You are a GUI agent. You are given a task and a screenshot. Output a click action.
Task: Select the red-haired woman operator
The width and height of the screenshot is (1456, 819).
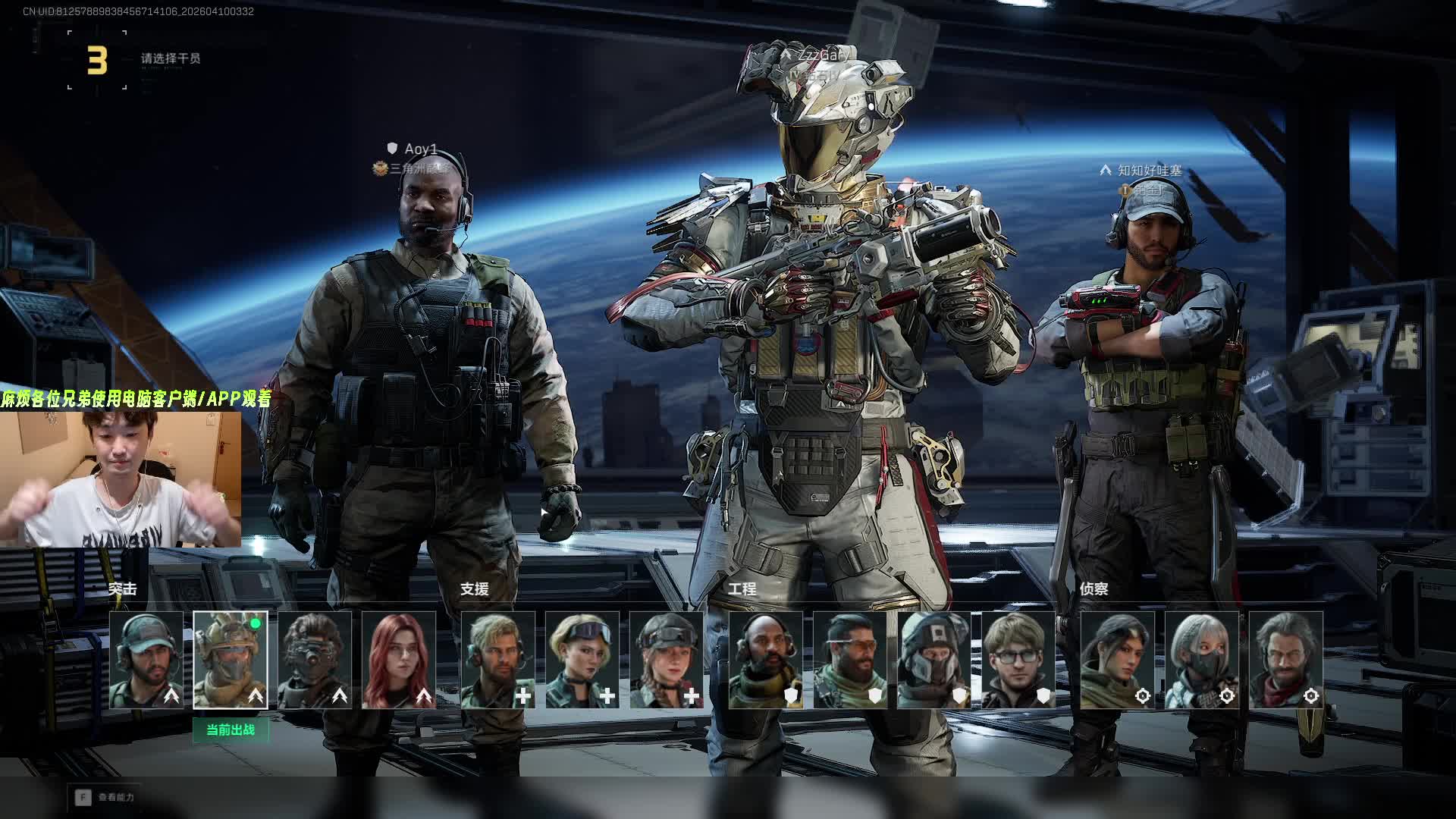[399, 660]
